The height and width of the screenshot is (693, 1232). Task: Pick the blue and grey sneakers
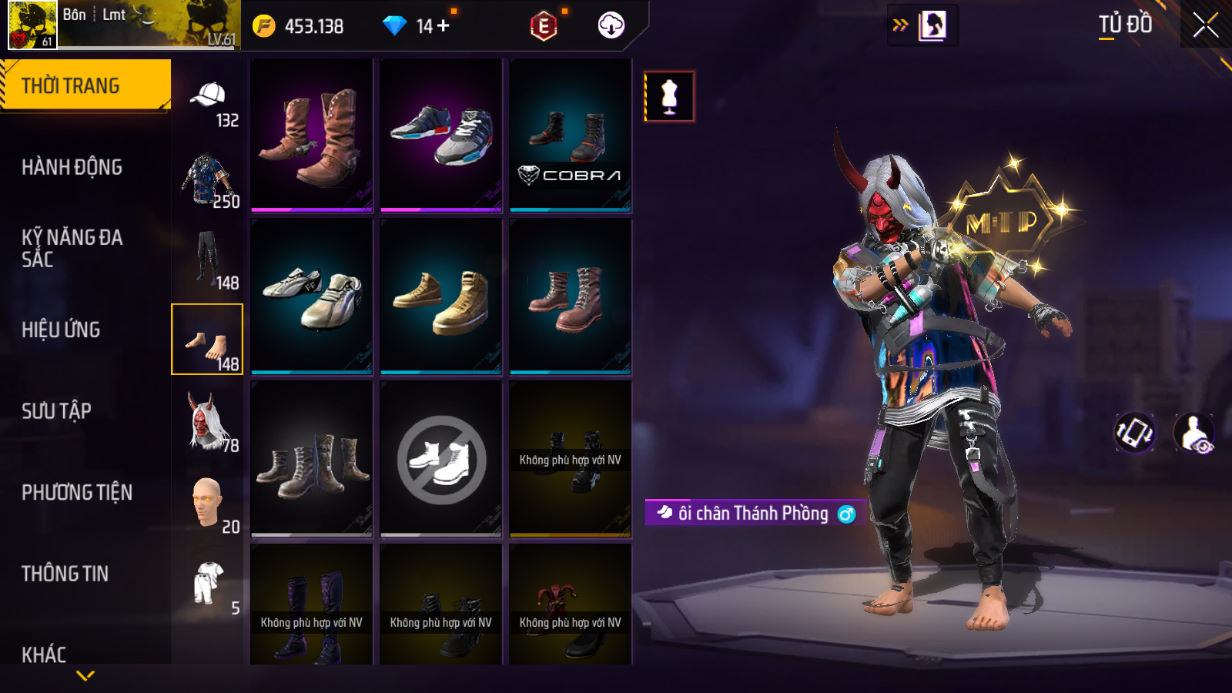[441, 135]
